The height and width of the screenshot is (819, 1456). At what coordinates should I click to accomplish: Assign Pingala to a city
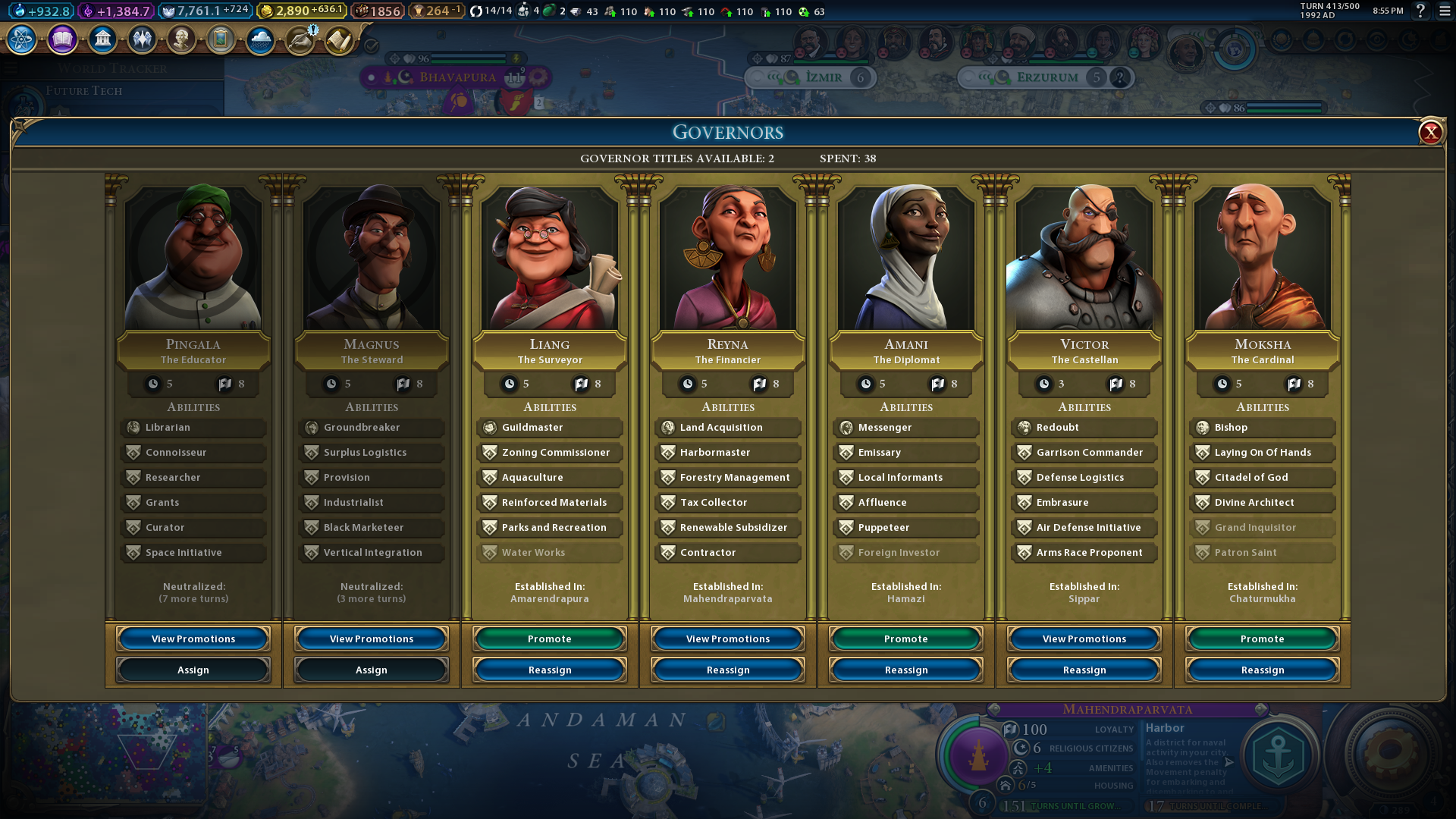click(x=193, y=670)
